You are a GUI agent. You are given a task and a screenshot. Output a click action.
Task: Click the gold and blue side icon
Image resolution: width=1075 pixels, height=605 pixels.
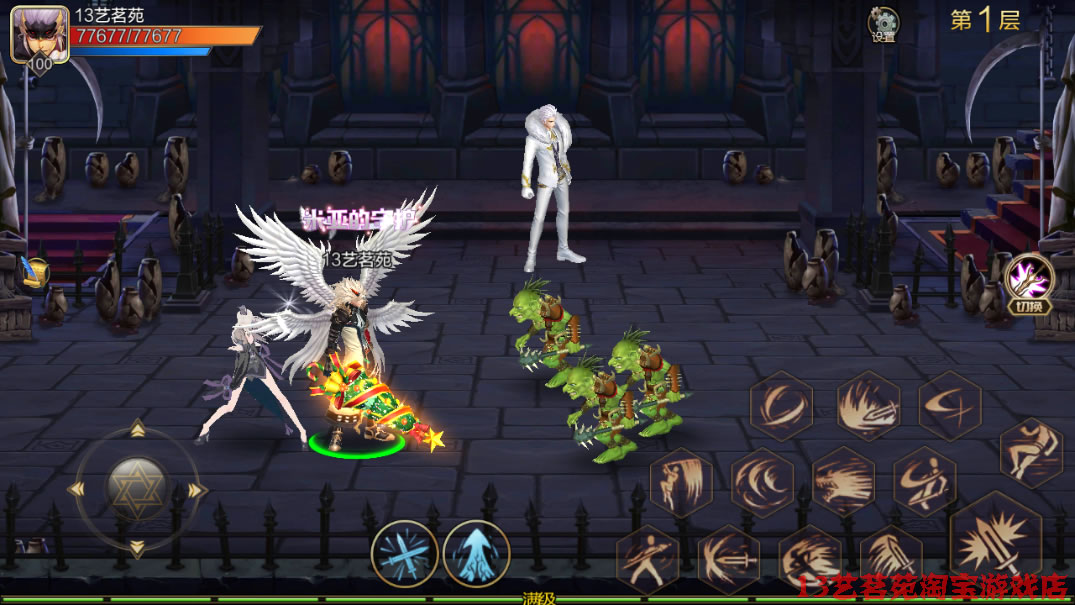coord(33,272)
